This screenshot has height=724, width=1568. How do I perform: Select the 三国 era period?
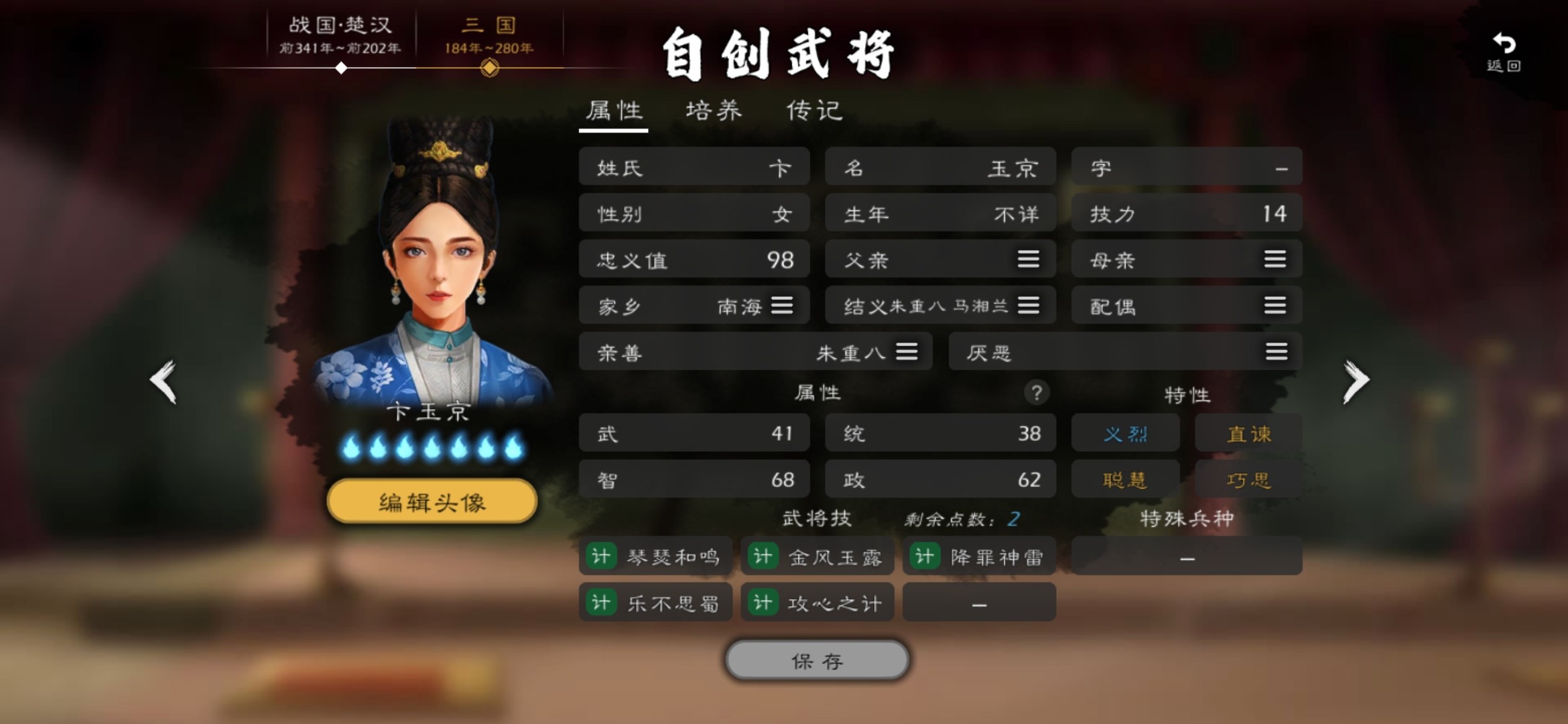point(489,35)
